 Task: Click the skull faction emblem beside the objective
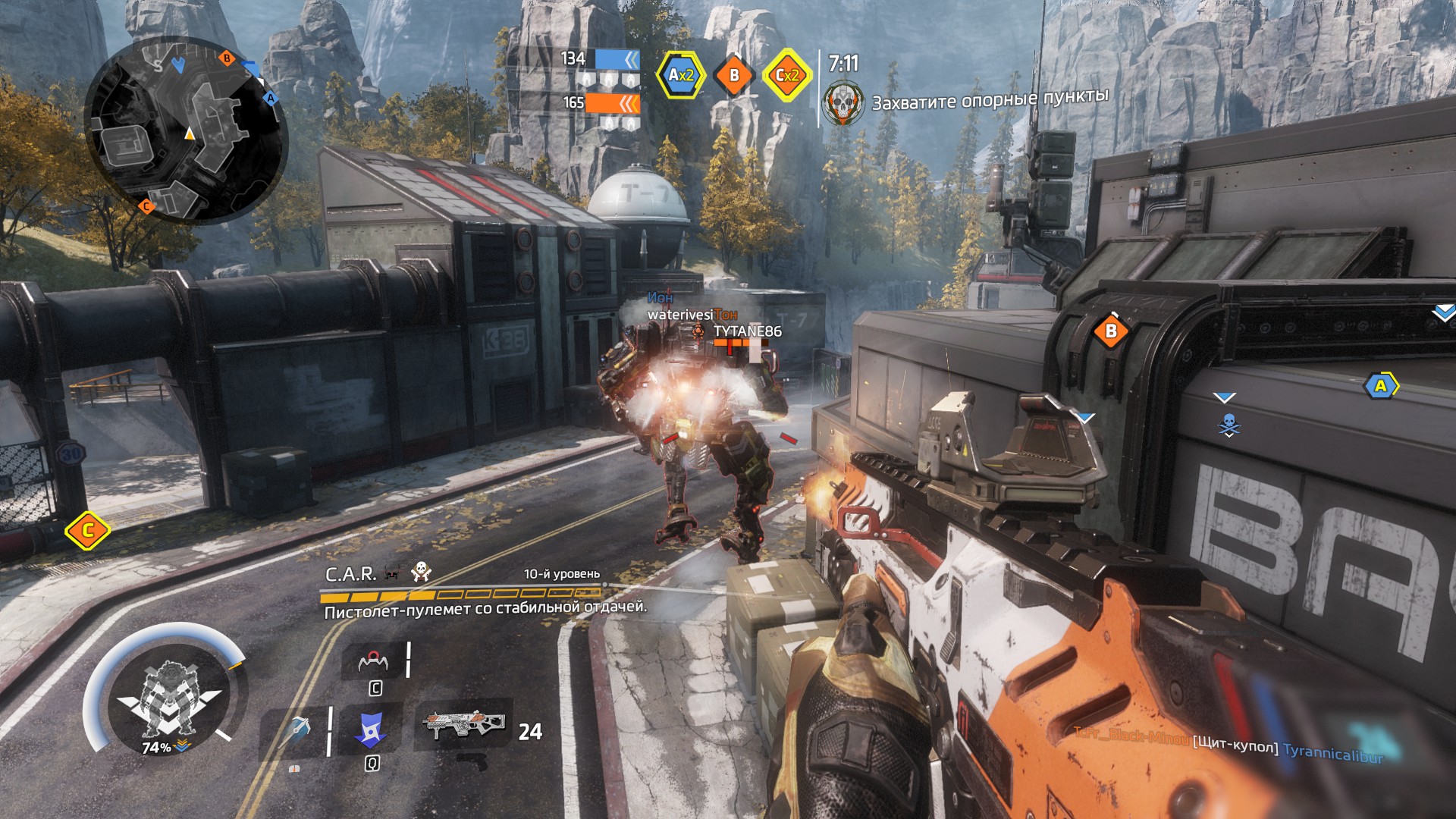tap(843, 104)
